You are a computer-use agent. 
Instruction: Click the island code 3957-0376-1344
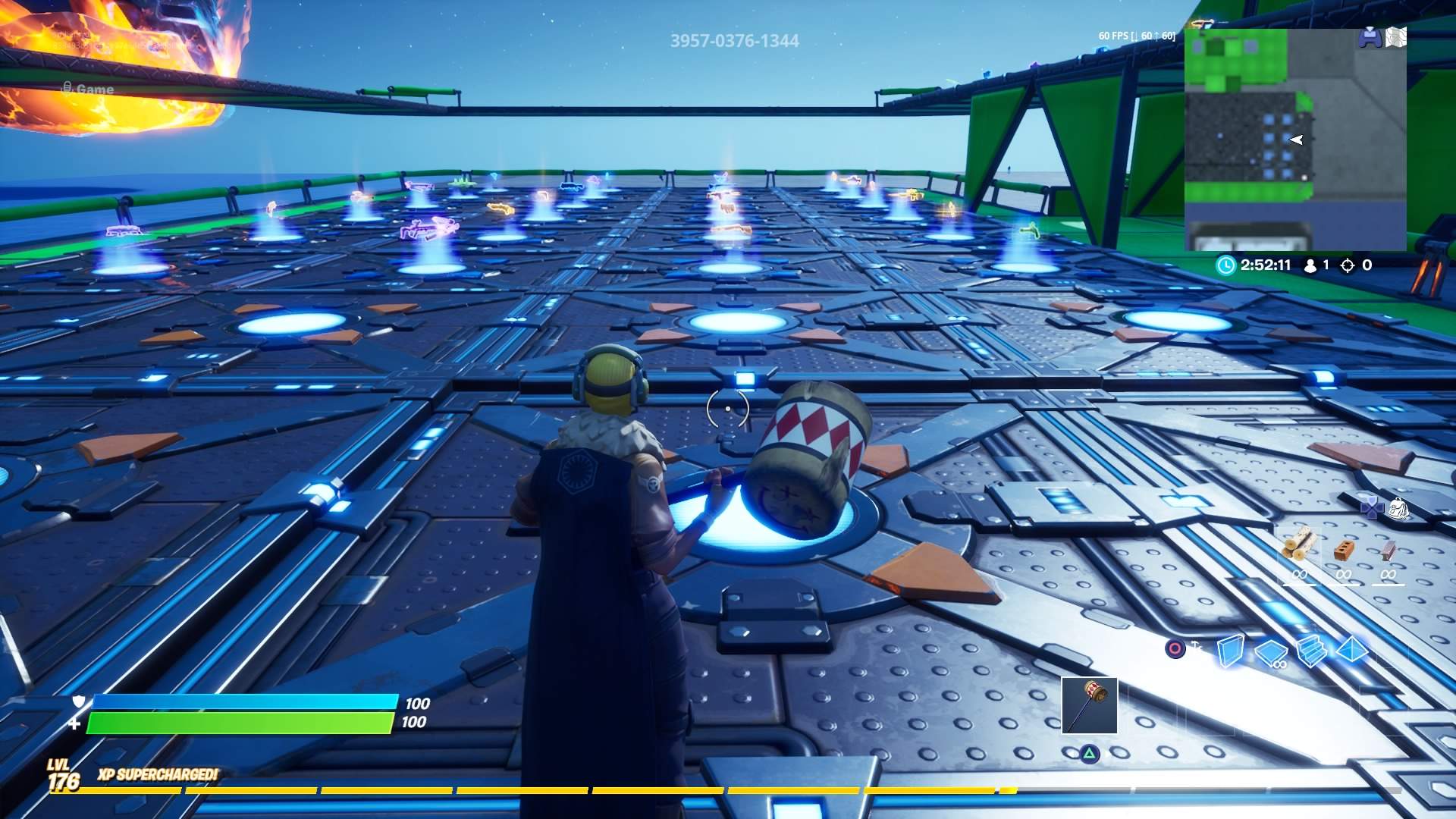pos(734,41)
